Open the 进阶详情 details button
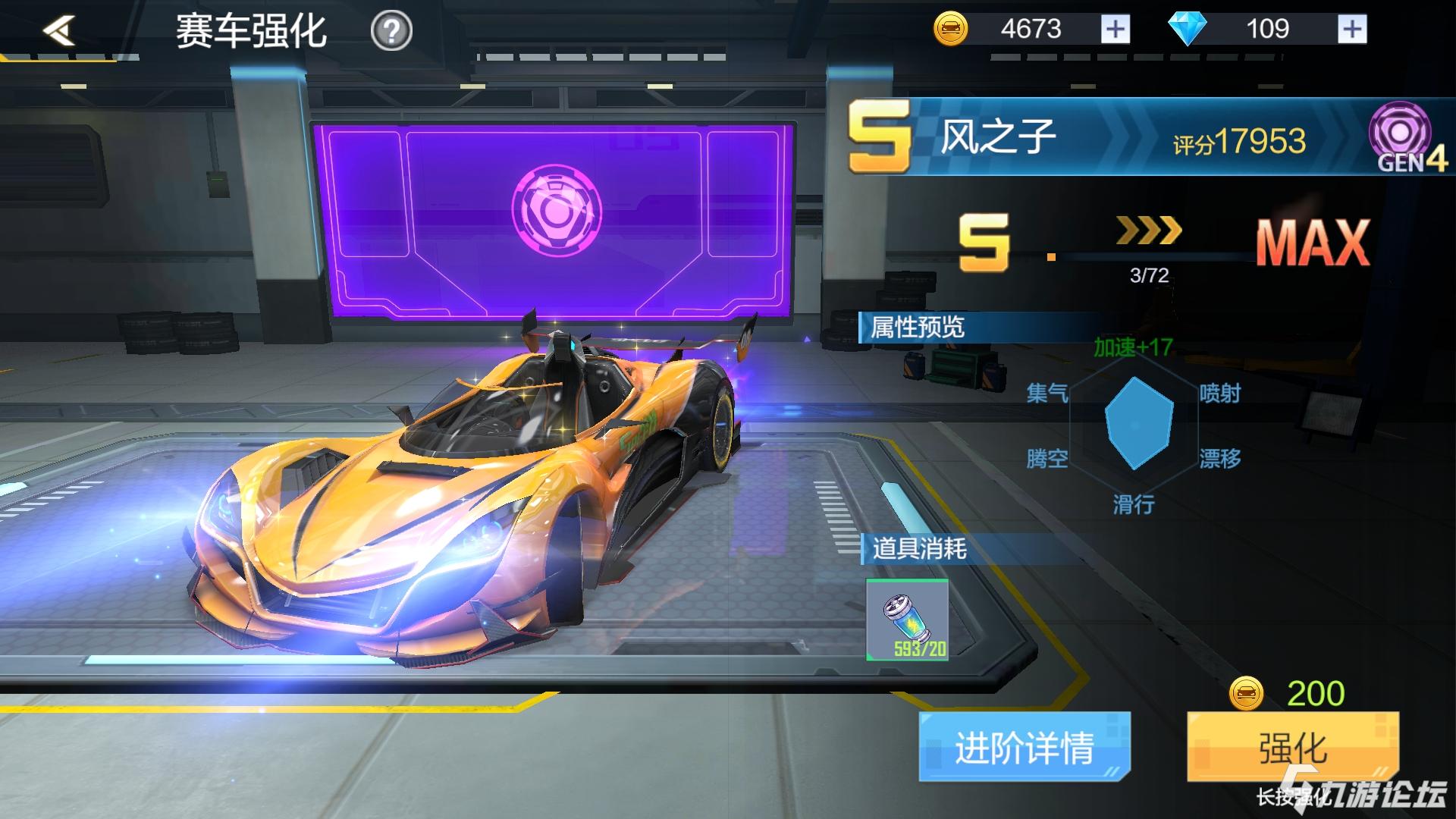 [x=1024, y=747]
